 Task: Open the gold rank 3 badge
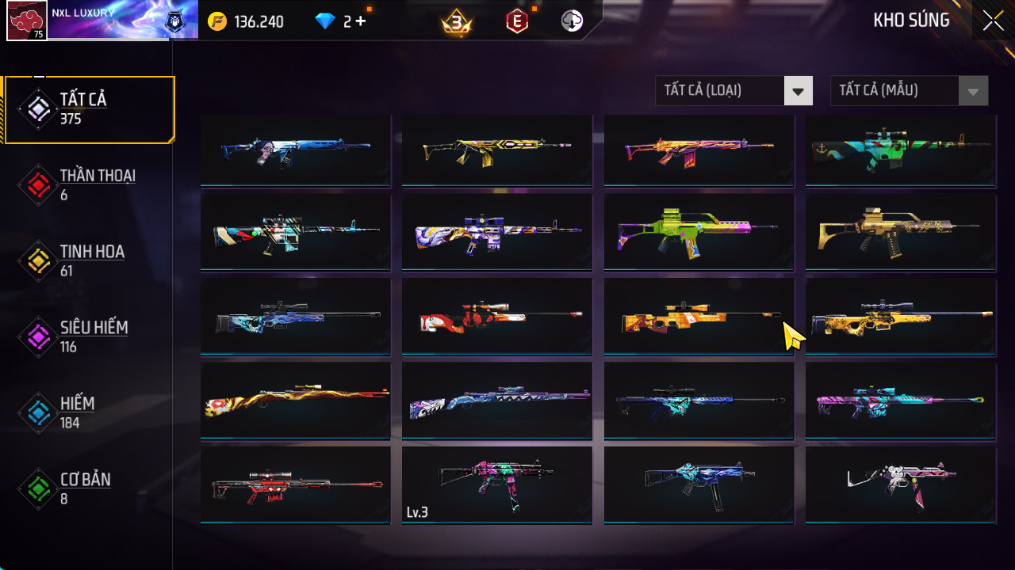click(x=457, y=21)
